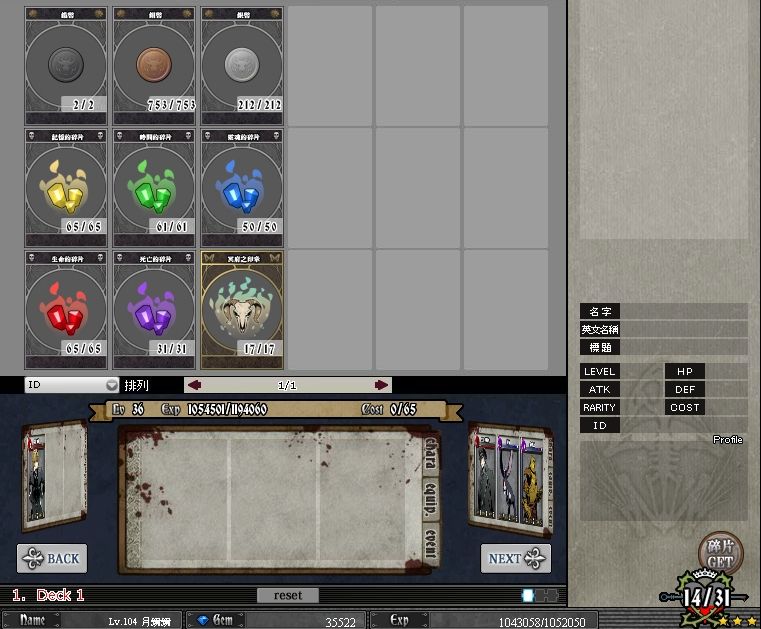The image size is (761, 629).
Task: Reset the current deck
Action: coord(287,595)
